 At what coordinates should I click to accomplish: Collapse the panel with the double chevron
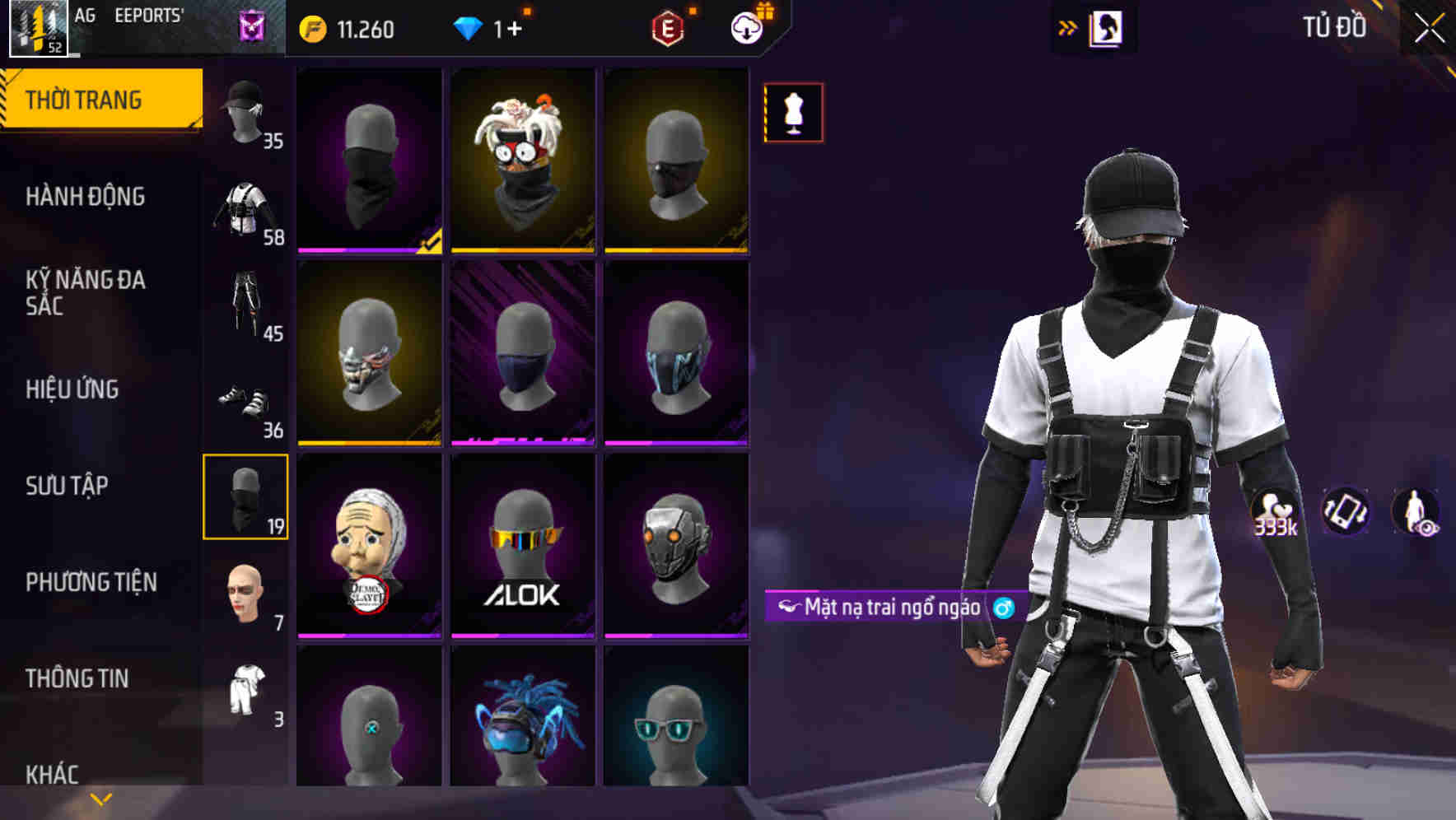coord(1068,26)
